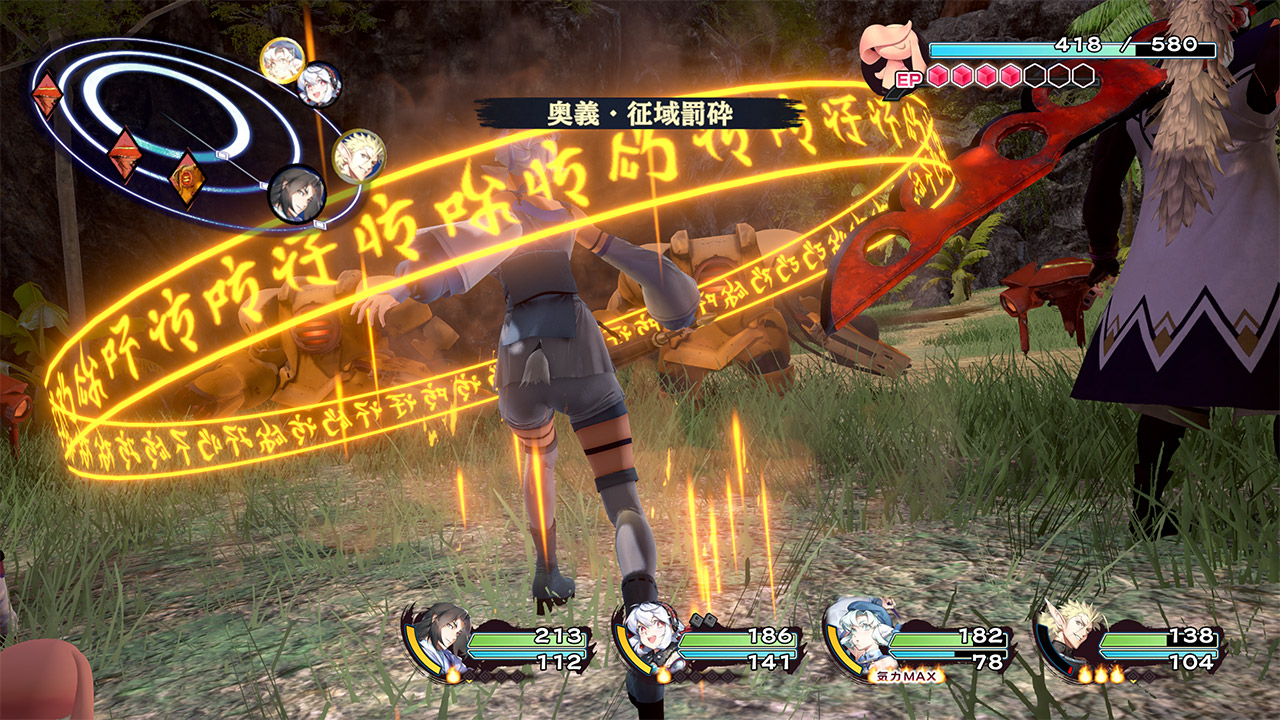Viewport: 1280px width, 720px height.
Task: Select the gold-framed silver-haired portrait on the turn-order ring
Action: (x=281, y=60)
